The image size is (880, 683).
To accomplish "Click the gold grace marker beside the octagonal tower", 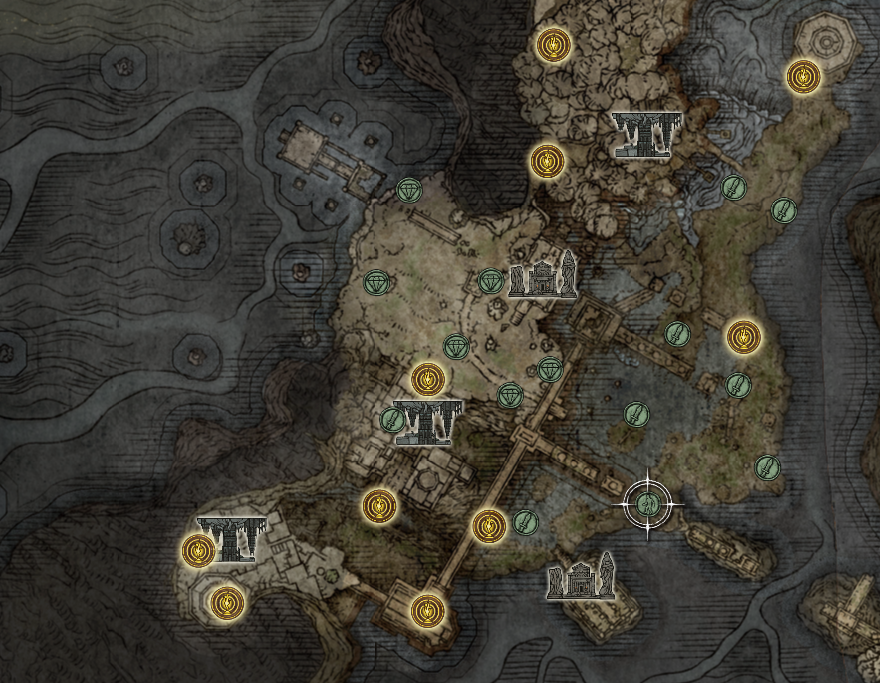I will click(x=802, y=75).
